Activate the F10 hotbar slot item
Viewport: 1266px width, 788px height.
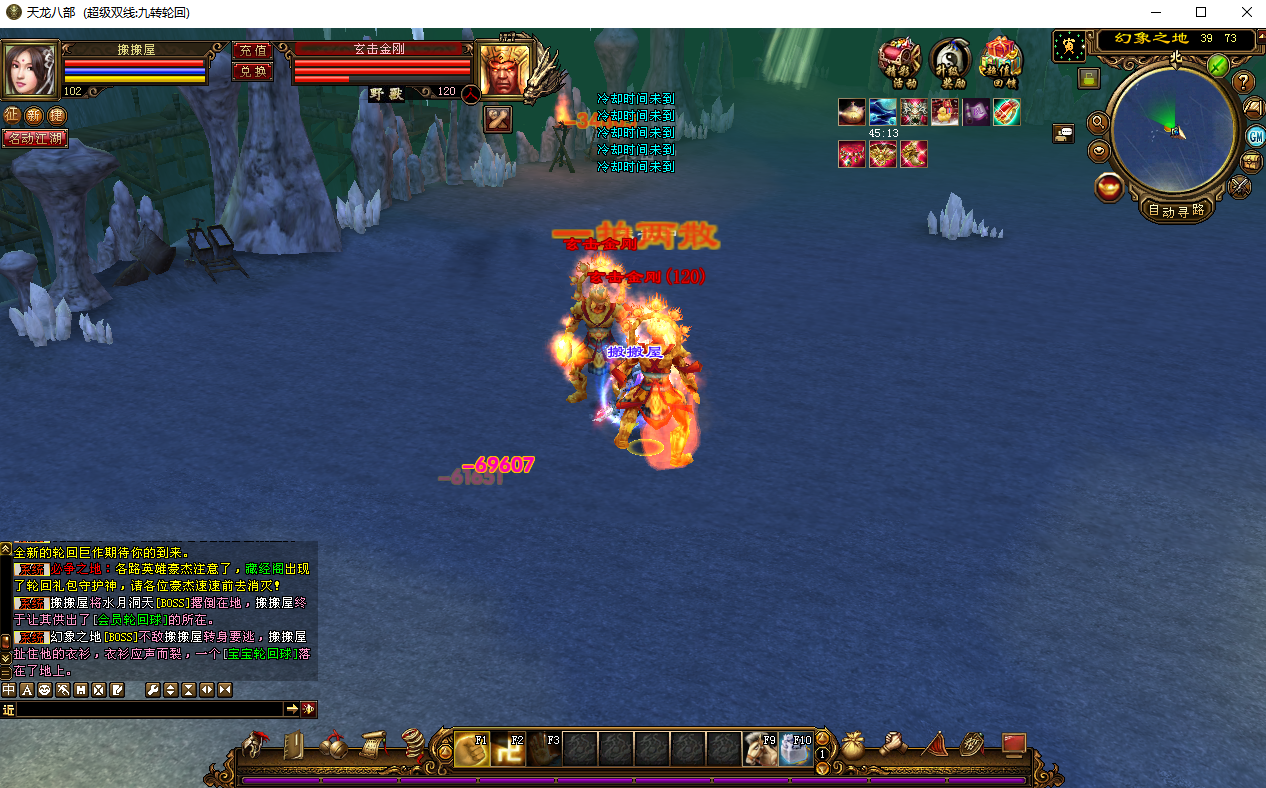[796, 749]
